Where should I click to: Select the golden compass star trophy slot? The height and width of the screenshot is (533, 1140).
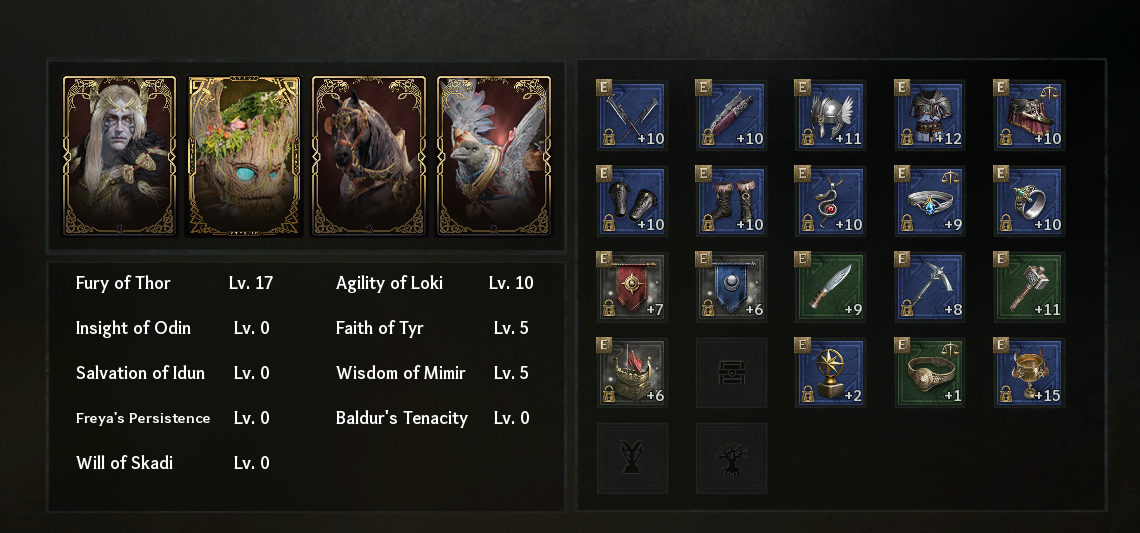[830, 372]
